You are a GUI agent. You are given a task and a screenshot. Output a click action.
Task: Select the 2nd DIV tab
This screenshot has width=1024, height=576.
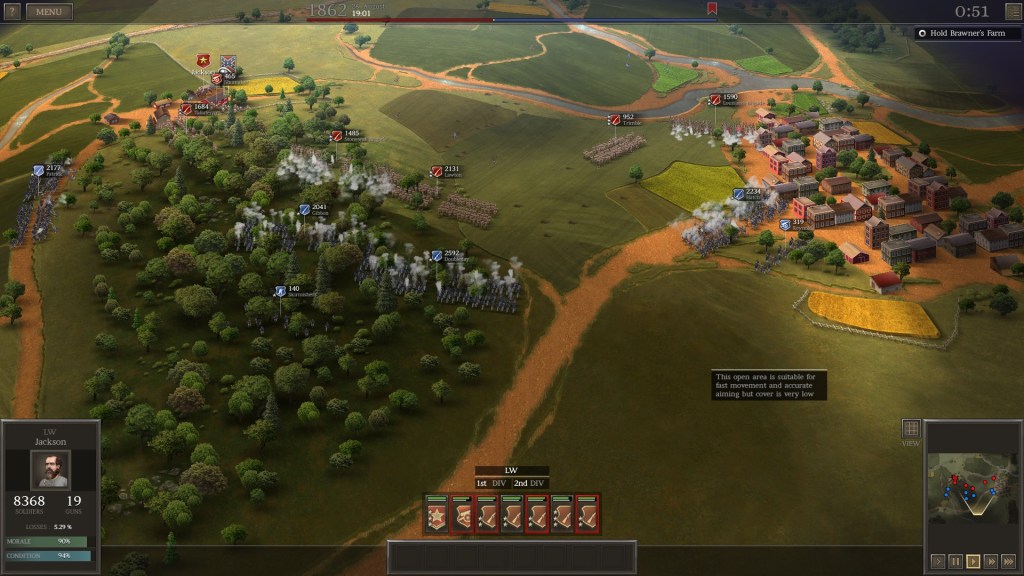click(x=530, y=483)
